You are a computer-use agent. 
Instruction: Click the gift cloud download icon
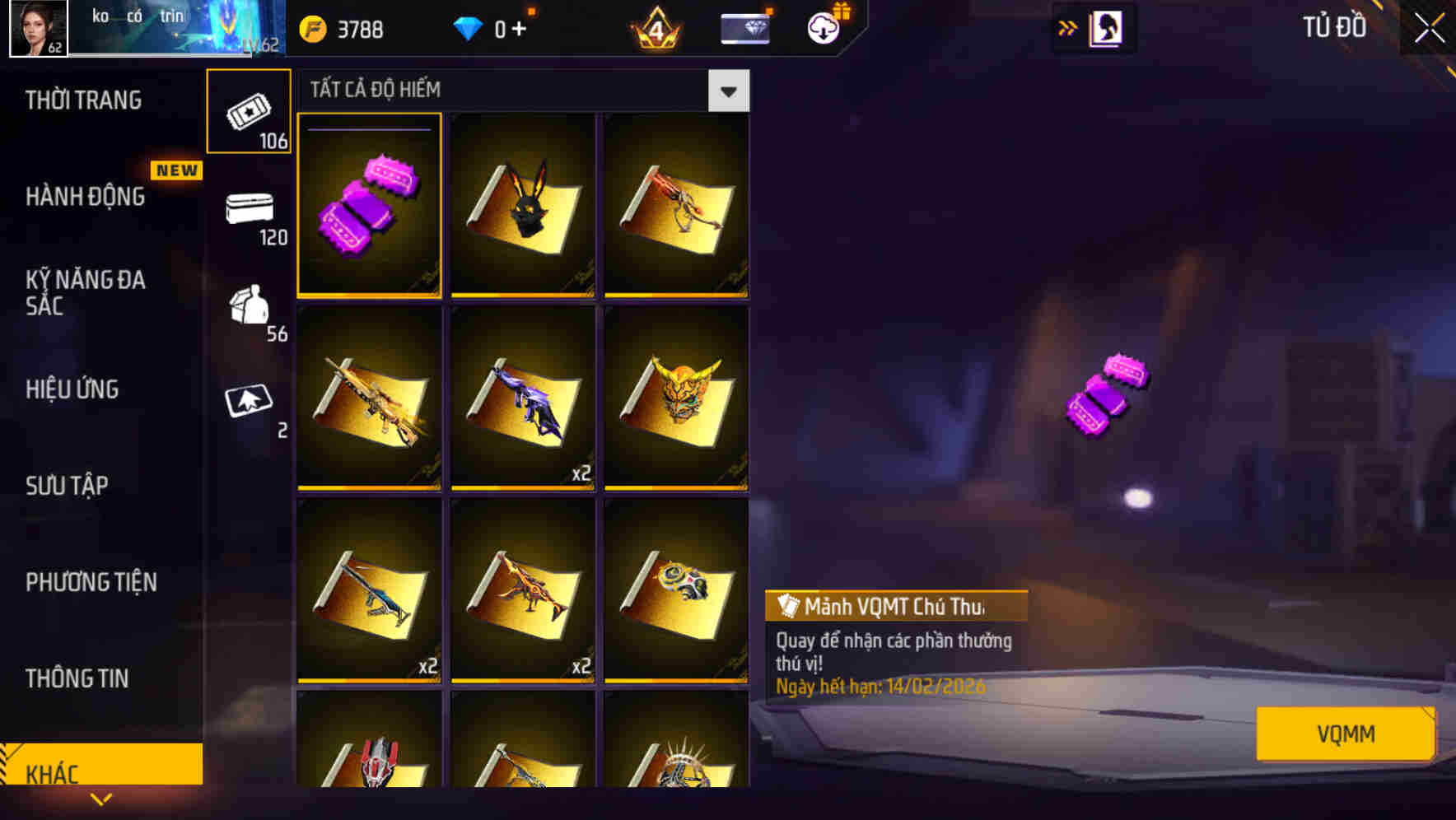coord(823,27)
